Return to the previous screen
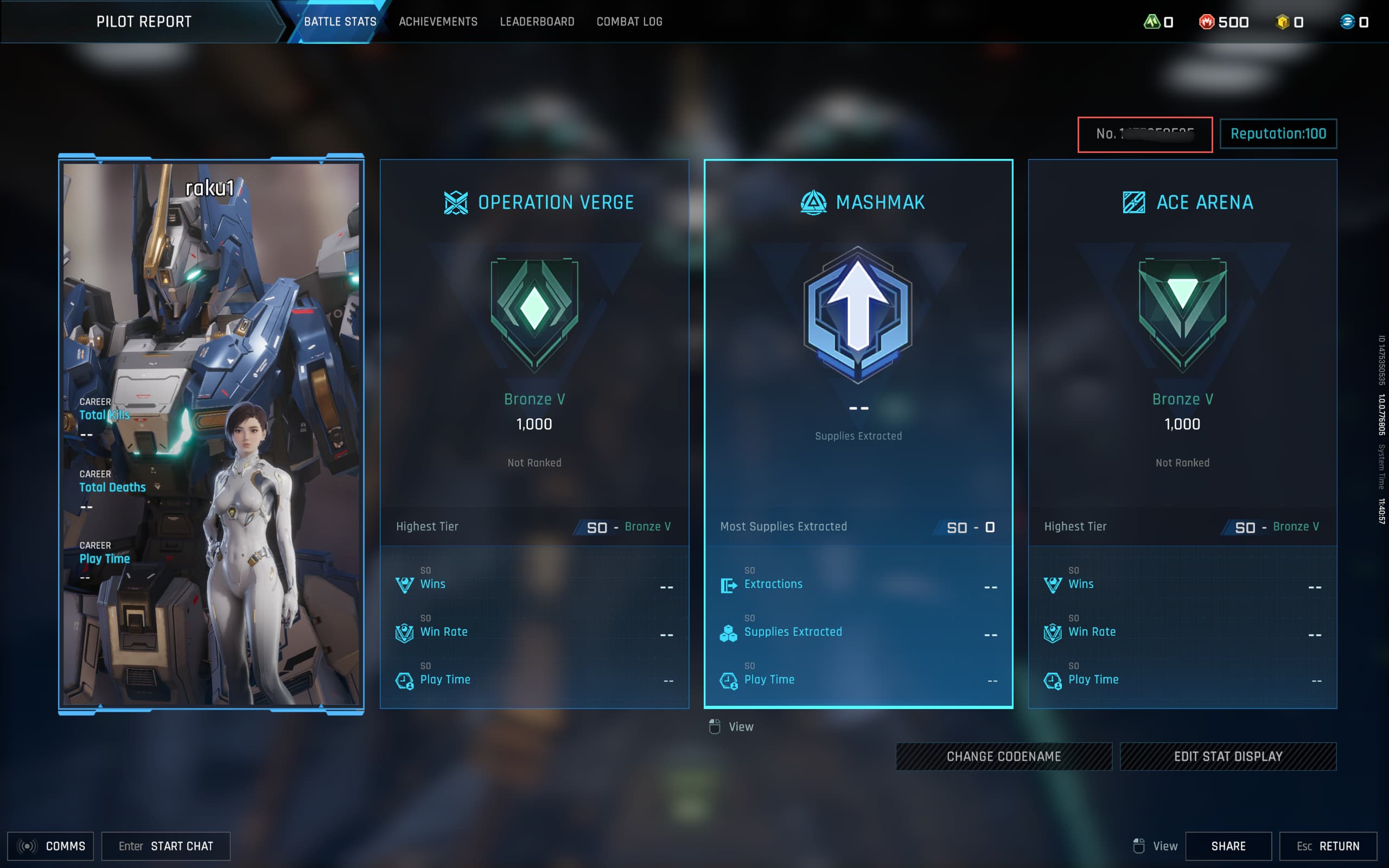Image resolution: width=1389 pixels, height=868 pixels. click(x=1328, y=846)
